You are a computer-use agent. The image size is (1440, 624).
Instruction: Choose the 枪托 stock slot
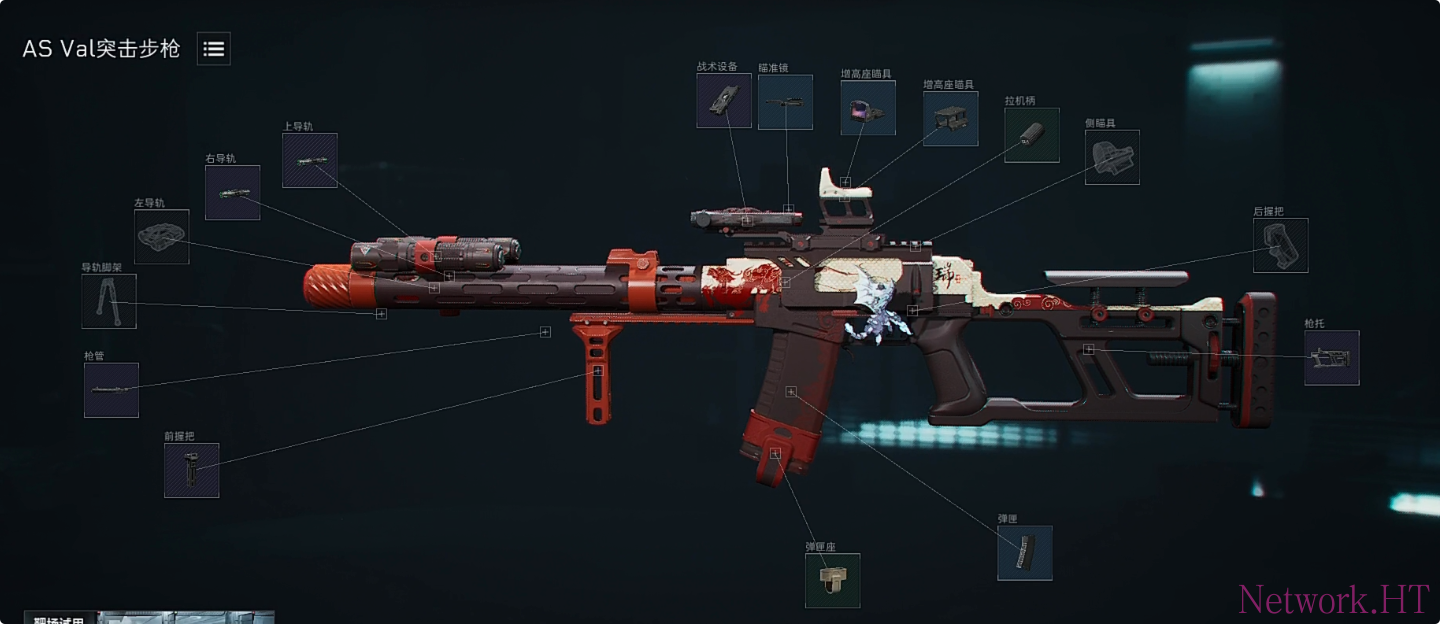click(x=1331, y=358)
